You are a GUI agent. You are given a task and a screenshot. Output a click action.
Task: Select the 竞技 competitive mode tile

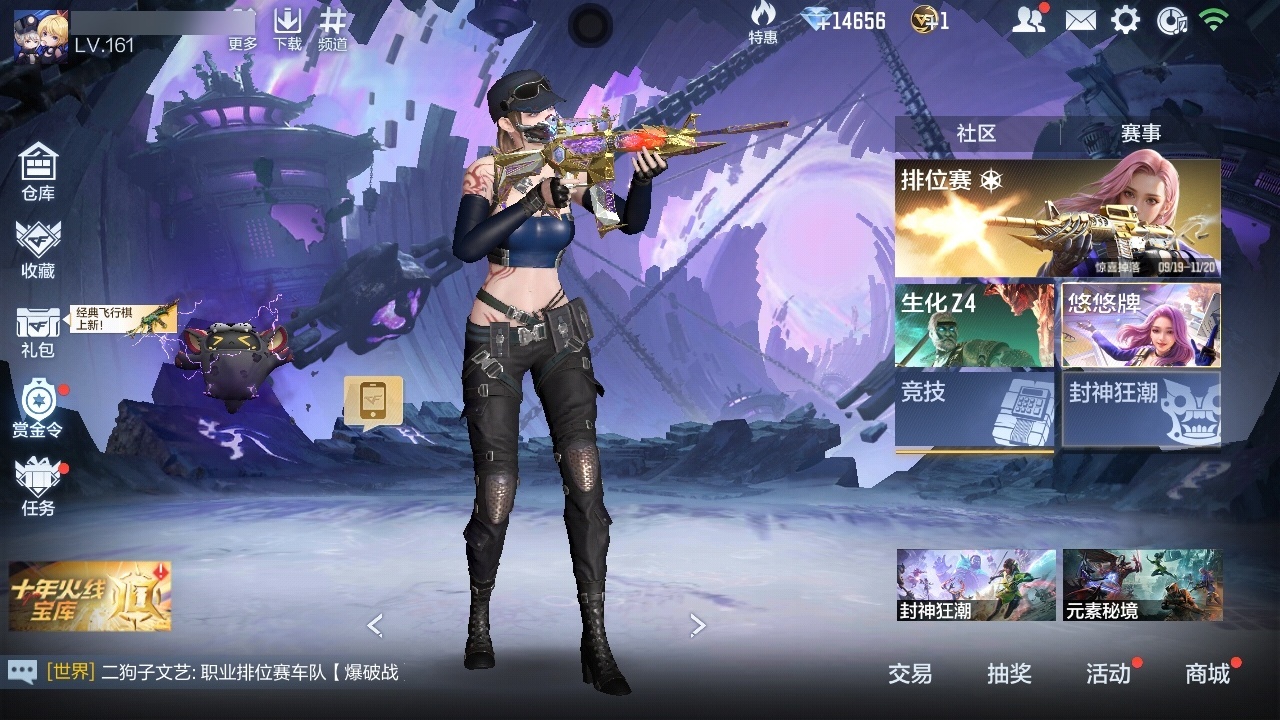(974, 410)
